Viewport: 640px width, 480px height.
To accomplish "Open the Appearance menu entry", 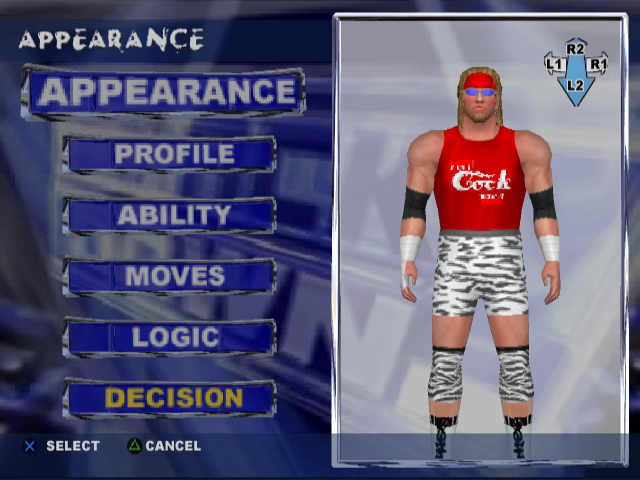I will (166, 93).
